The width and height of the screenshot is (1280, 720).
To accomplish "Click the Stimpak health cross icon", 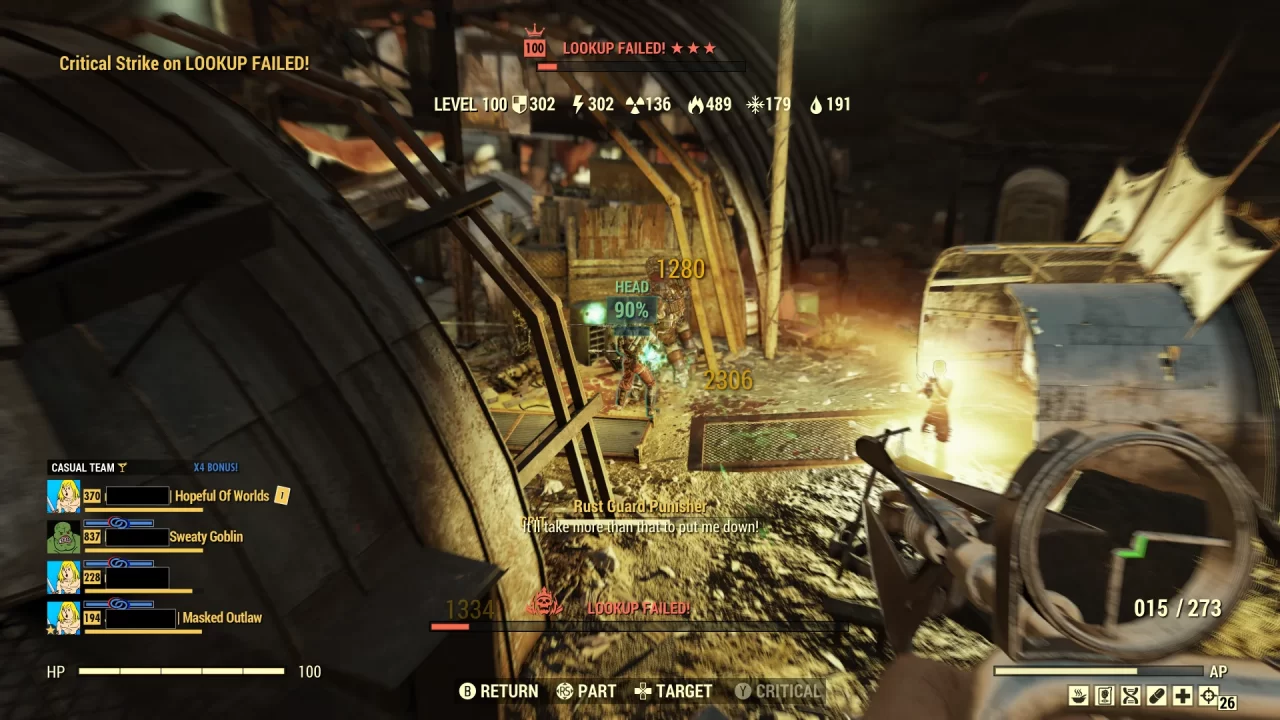I will 1183,695.
